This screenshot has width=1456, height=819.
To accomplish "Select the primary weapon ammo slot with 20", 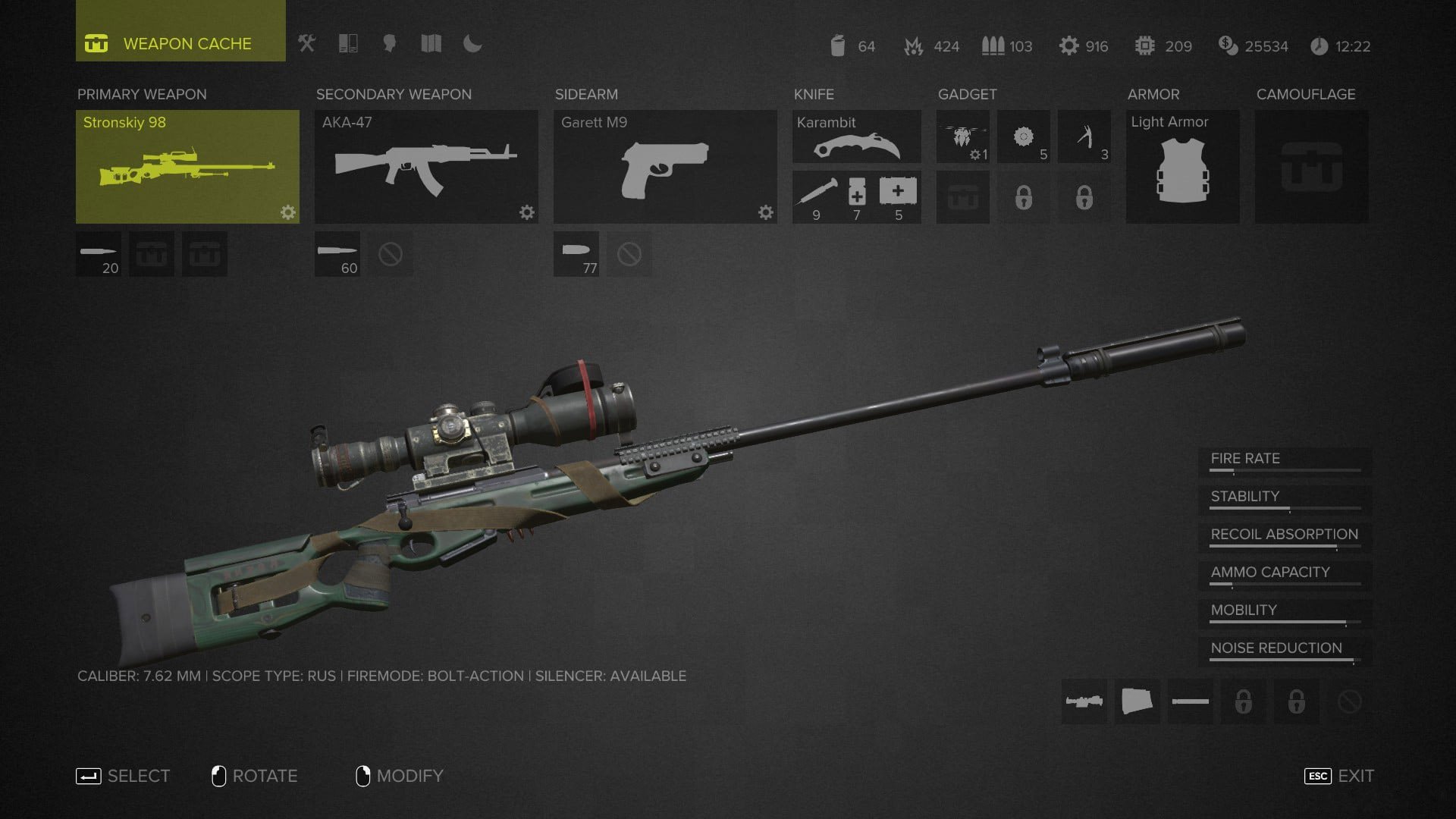I will tap(99, 254).
